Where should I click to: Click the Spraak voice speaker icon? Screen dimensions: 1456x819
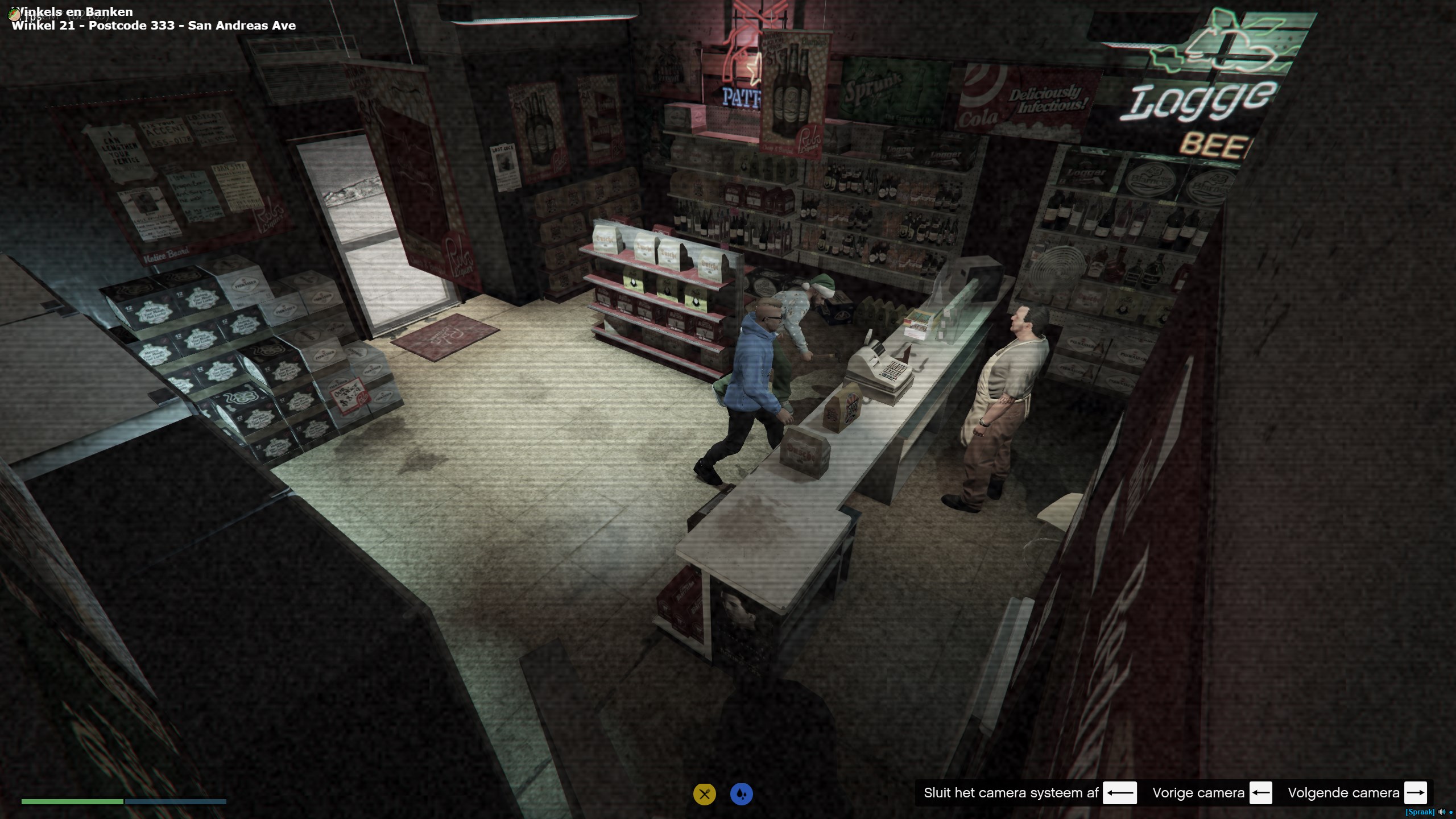[x=1441, y=812]
